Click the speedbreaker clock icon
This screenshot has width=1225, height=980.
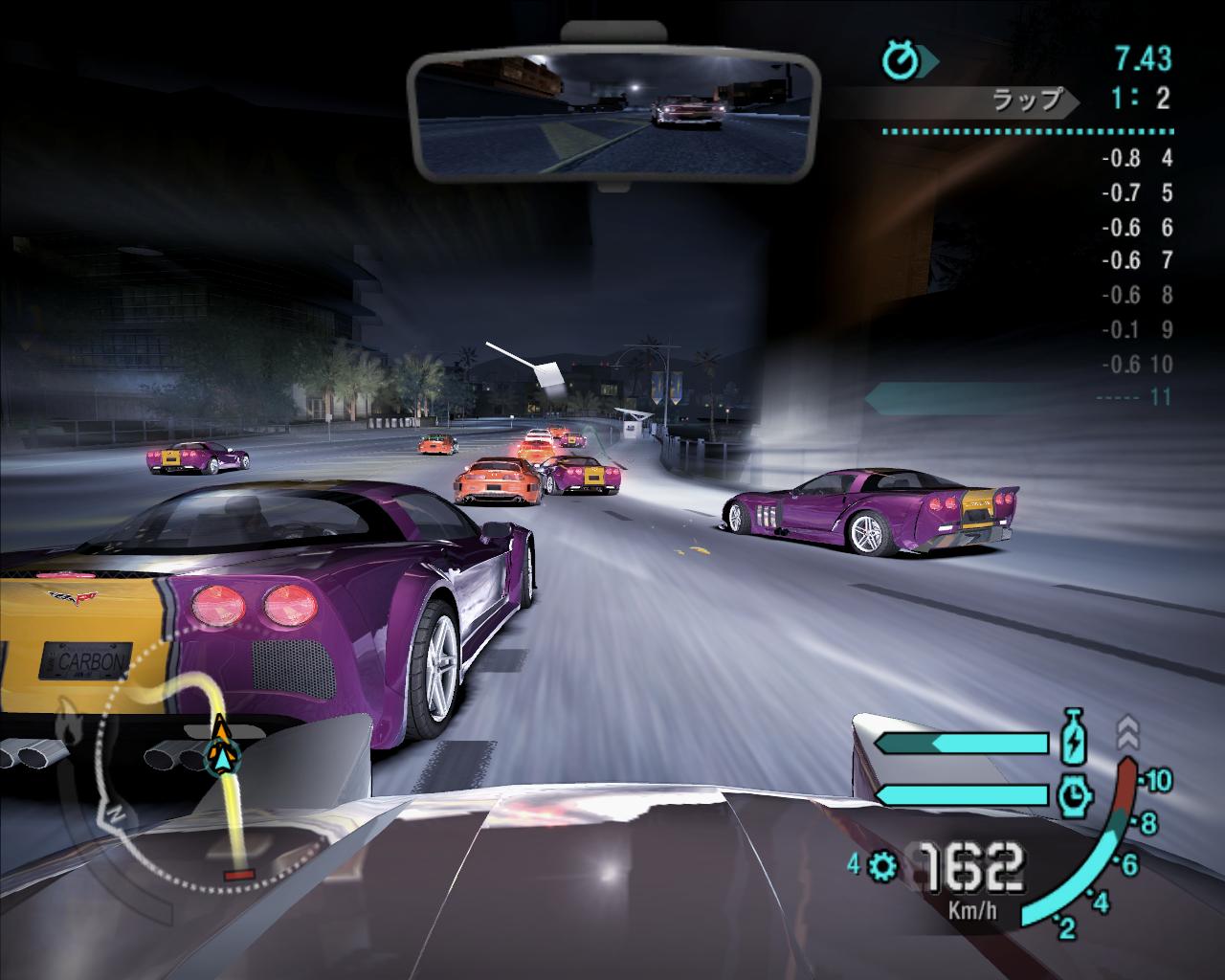1074,794
